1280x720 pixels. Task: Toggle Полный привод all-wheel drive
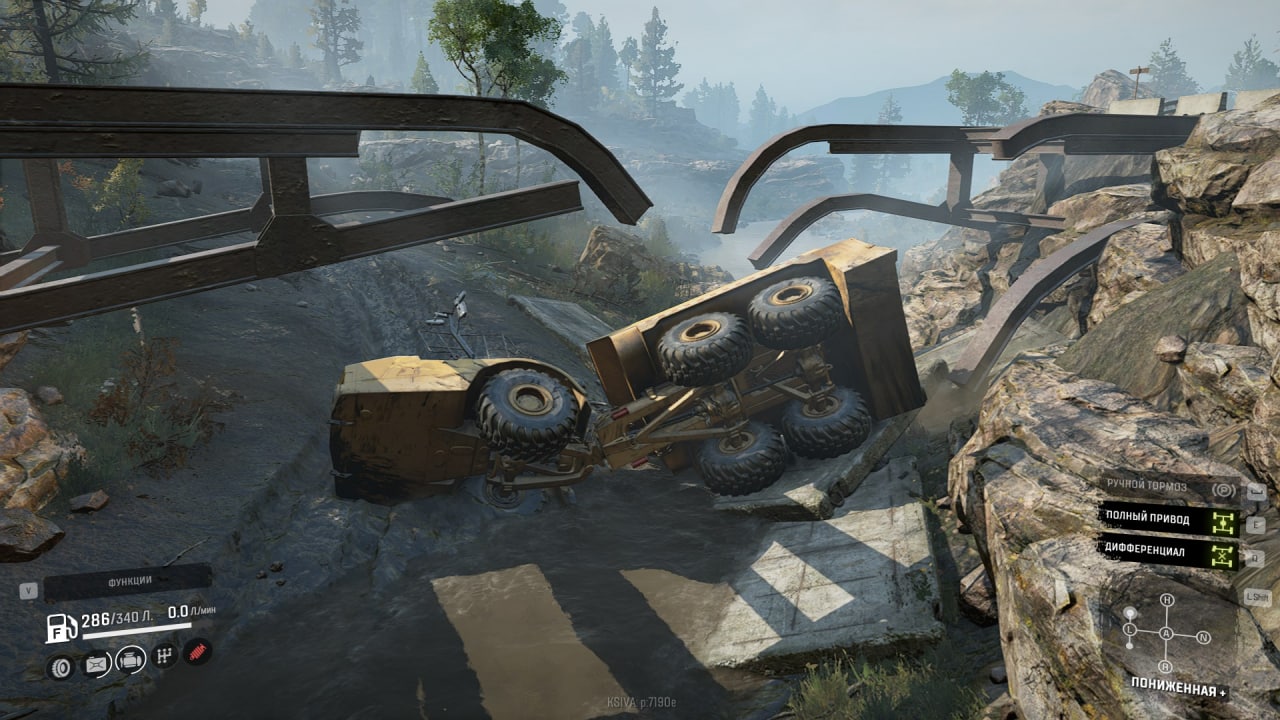1169,521
